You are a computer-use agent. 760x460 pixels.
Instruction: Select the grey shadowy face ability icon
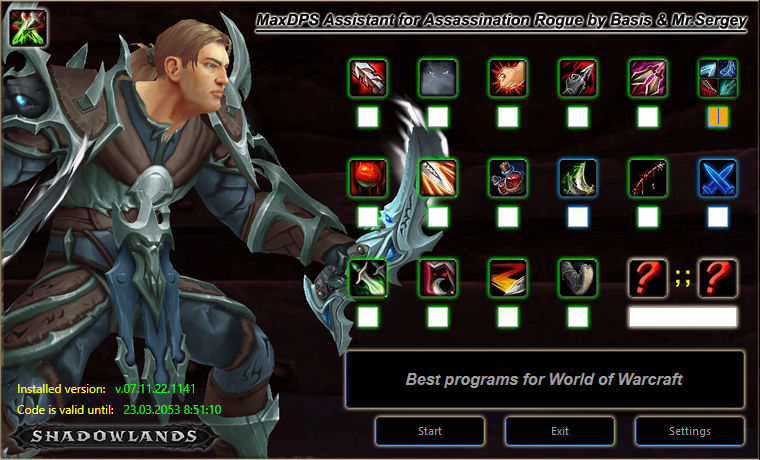(438, 78)
